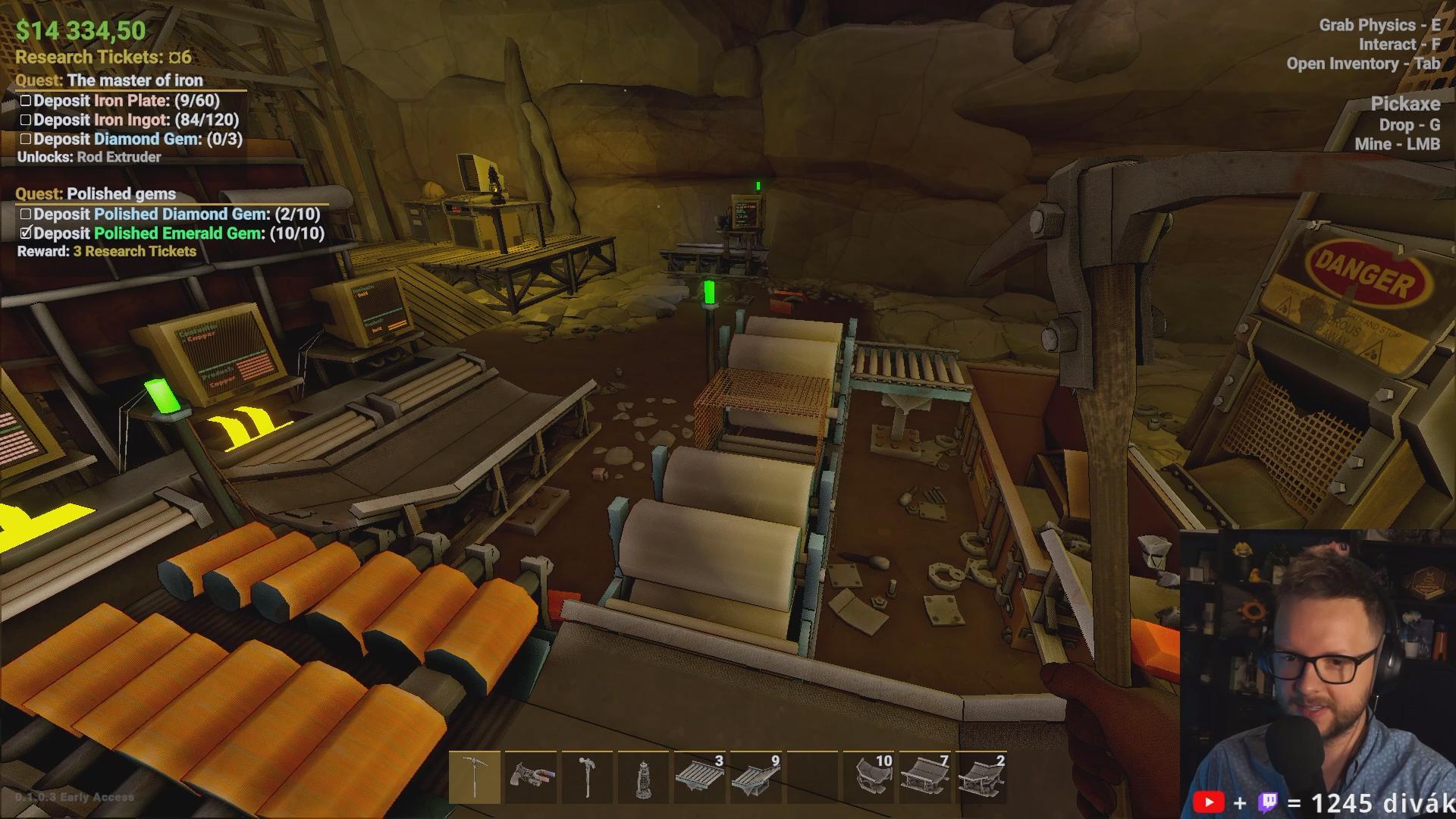Choose the chute piece stack of 10
The image size is (1456, 819).
(868, 777)
